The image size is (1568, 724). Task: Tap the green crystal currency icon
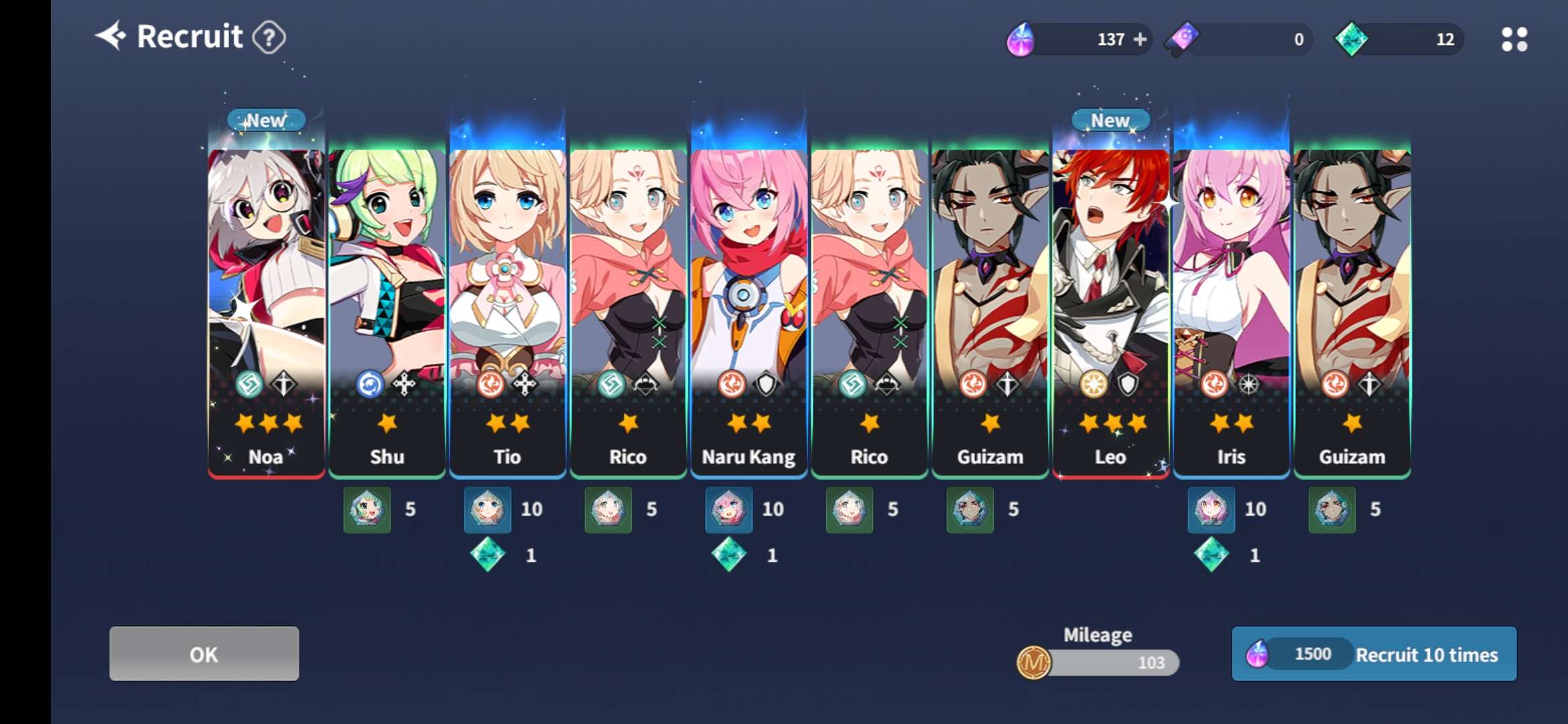1351,40
